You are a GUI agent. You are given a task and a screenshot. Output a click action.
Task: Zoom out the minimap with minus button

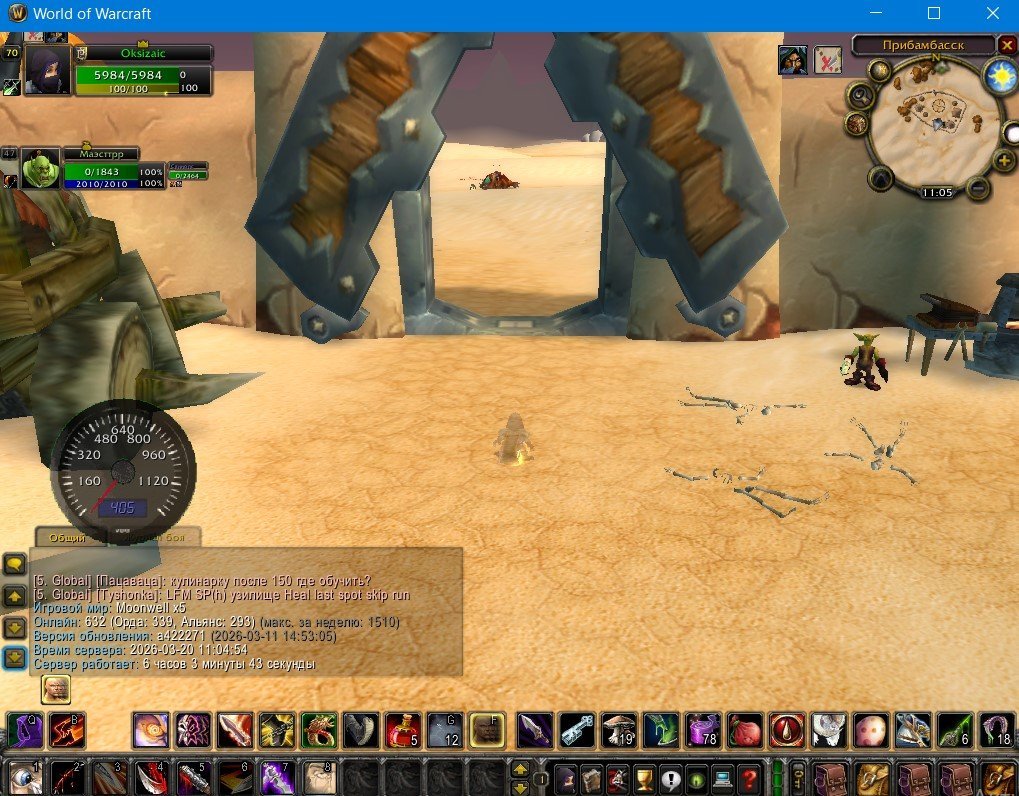[x=978, y=188]
